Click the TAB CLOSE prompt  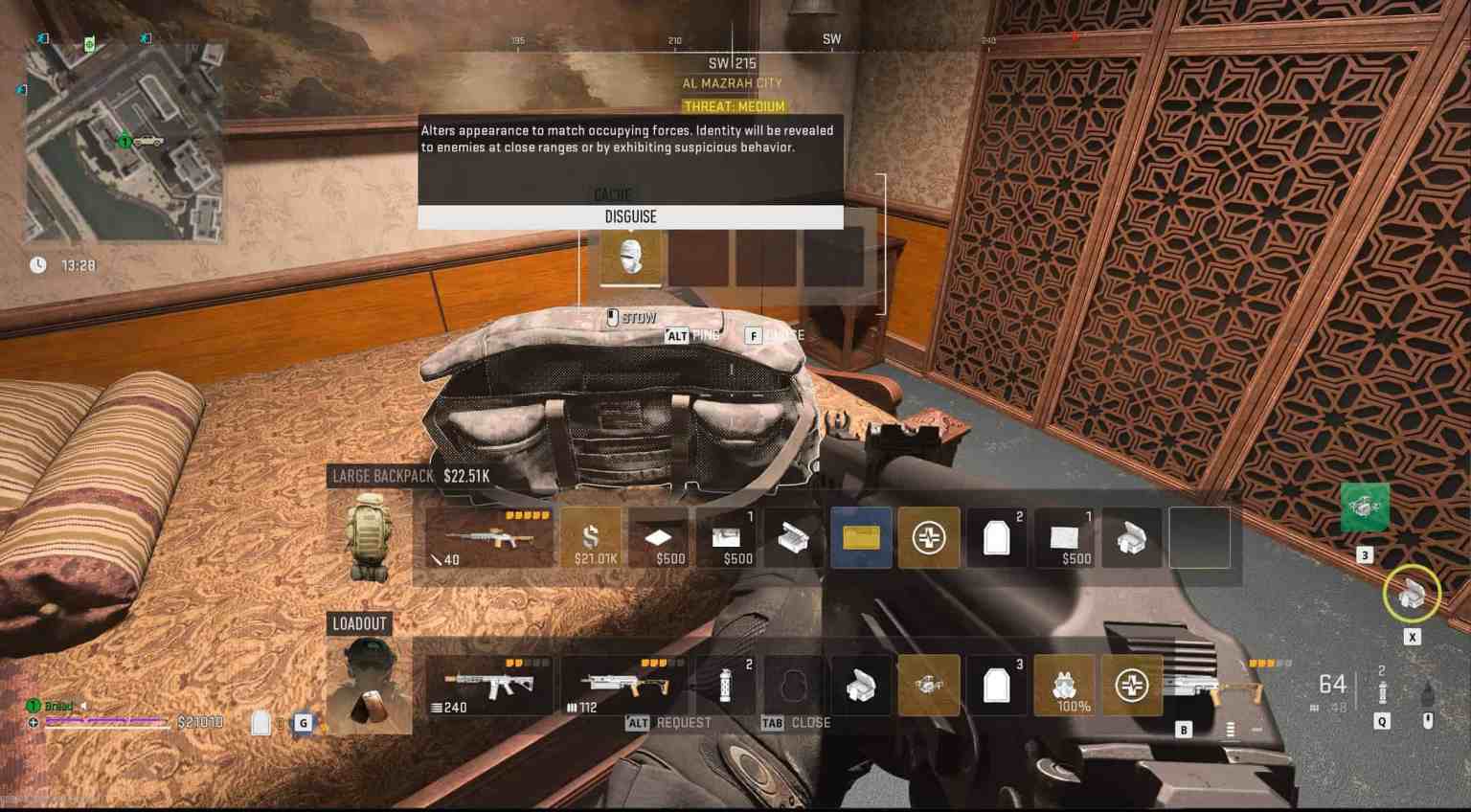[793, 722]
